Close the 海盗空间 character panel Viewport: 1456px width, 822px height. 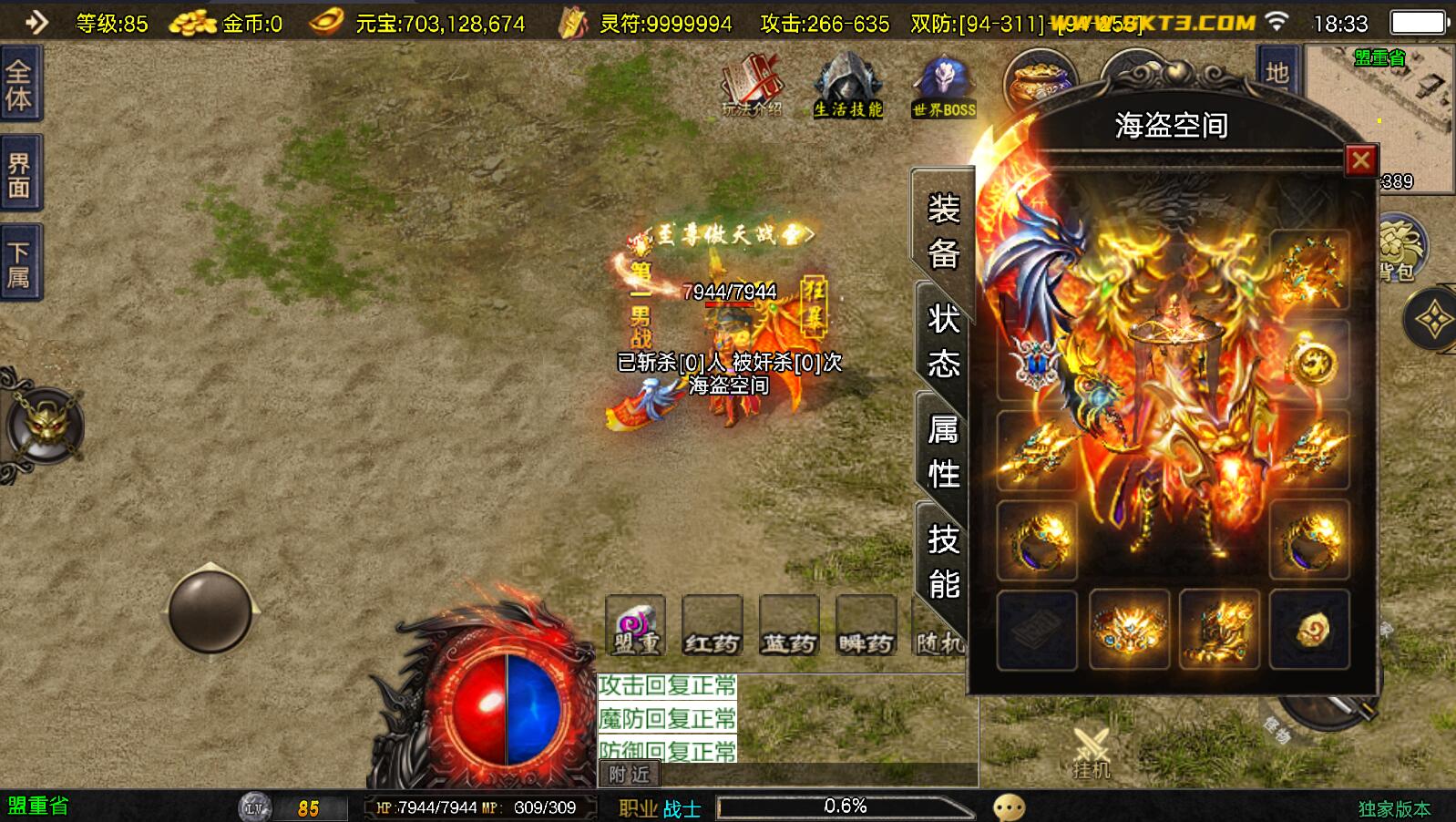coord(1360,161)
